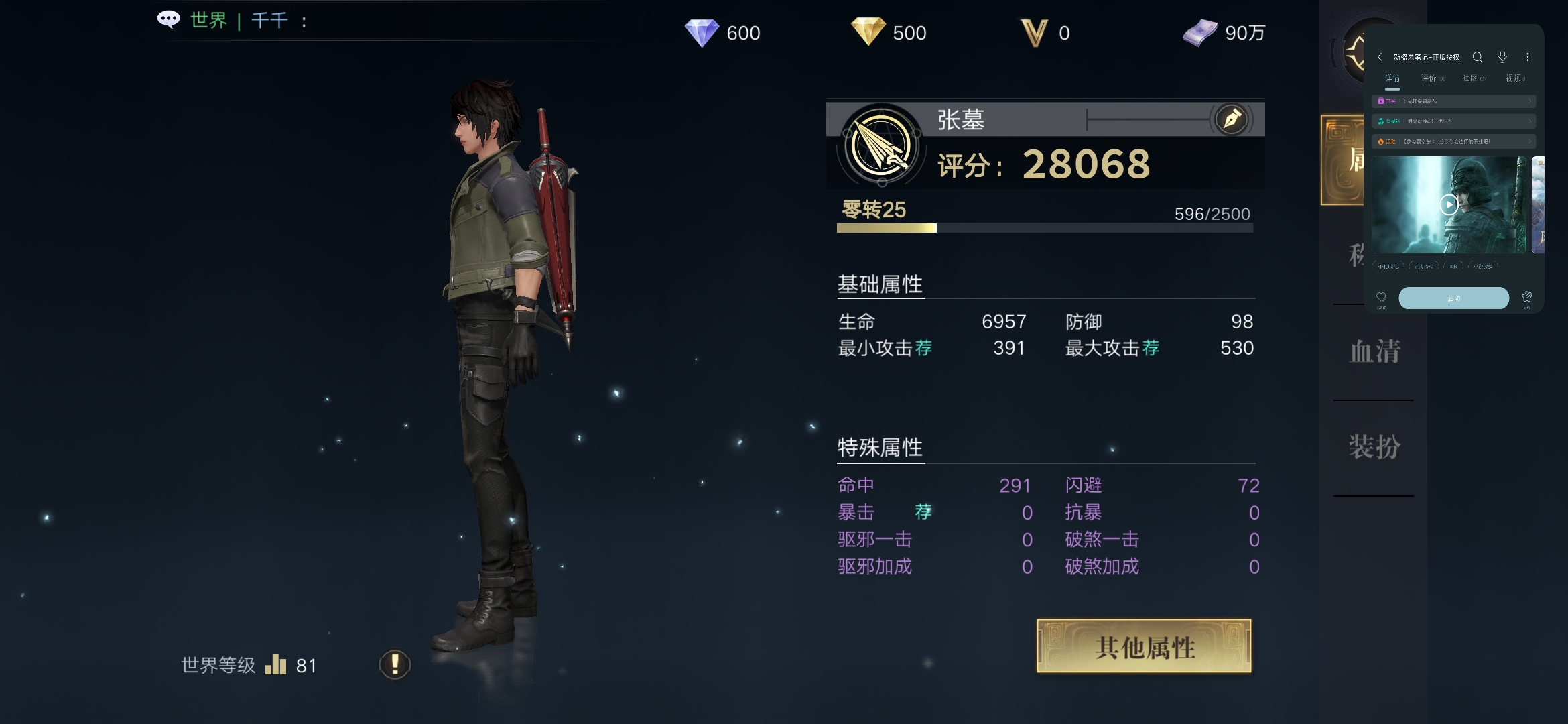This screenshot has width=1568, height=724.
Task: Expand the 抽奖 prize banner chevron
Action: point(1530,101)
